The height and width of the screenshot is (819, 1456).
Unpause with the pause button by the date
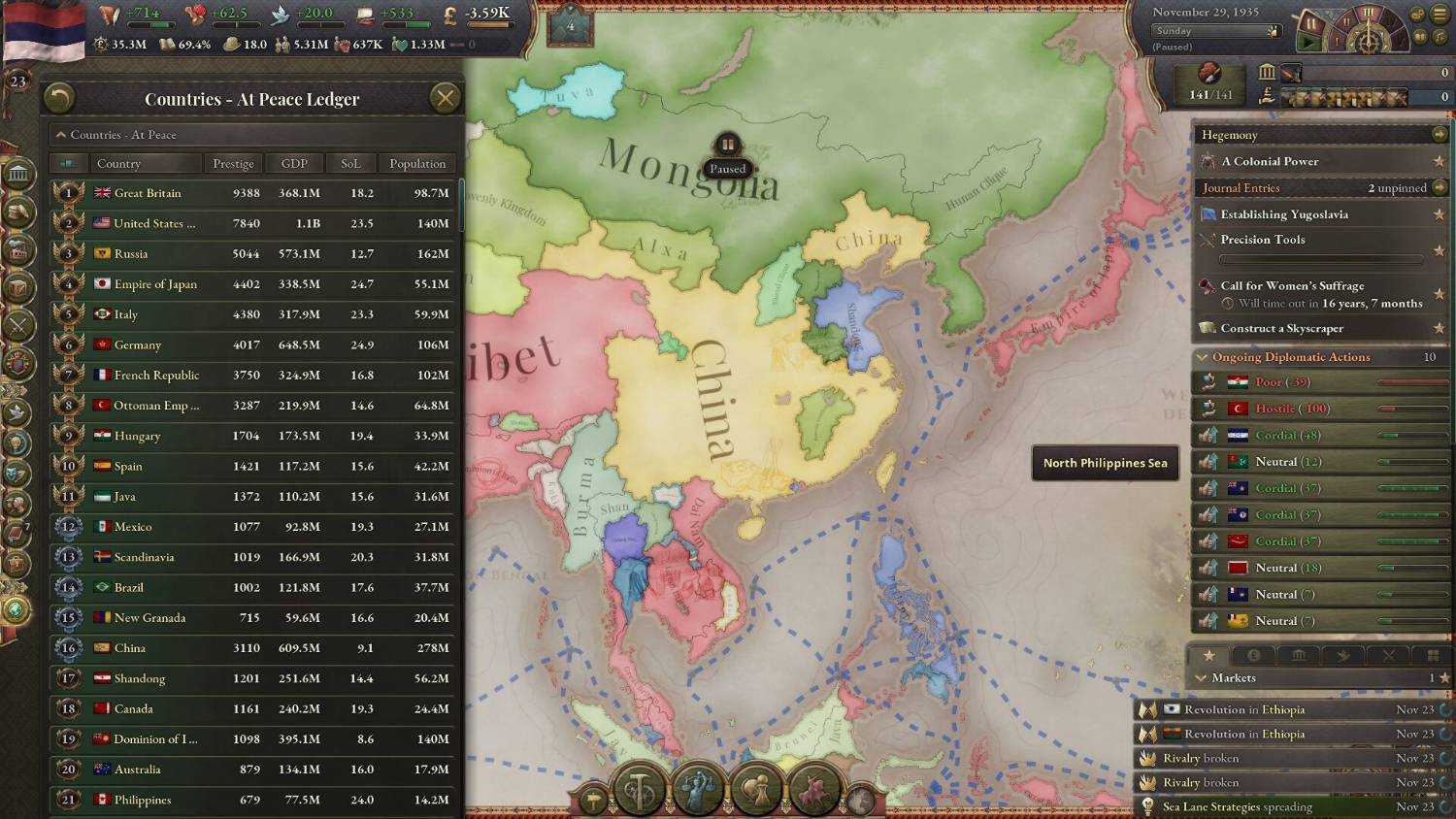1309,22
